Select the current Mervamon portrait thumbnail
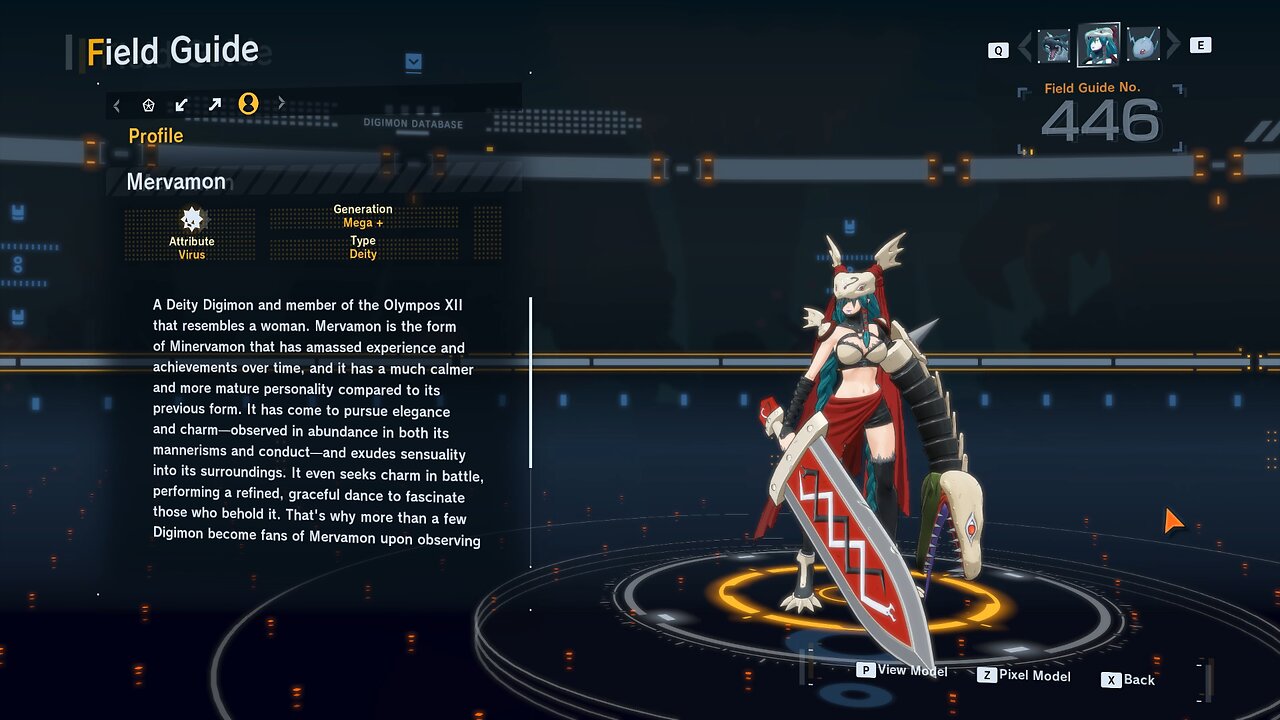This screenshot has height=720, width=1280. coord(1098,45)
